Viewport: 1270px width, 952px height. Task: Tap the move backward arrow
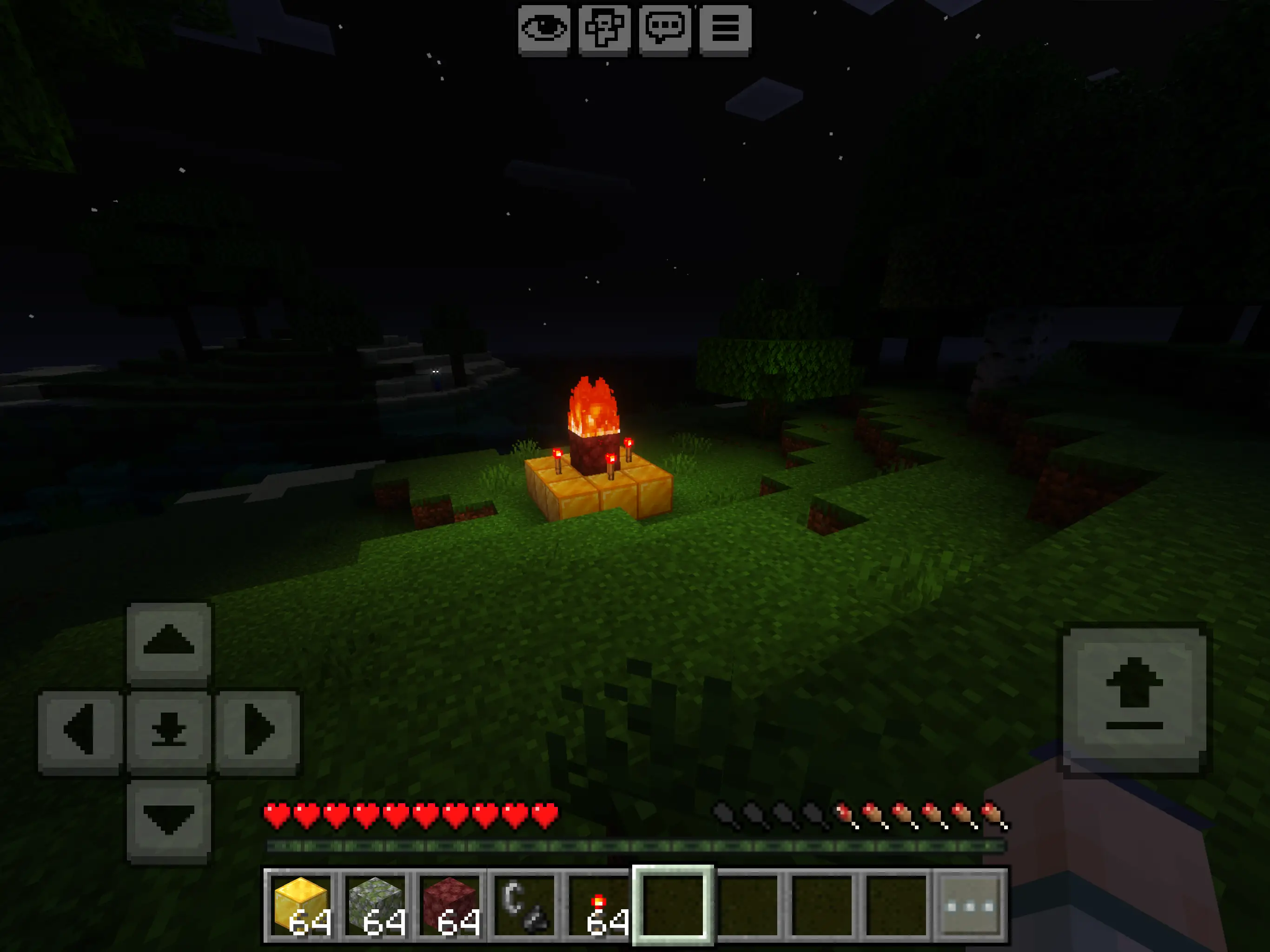tap(169, 820)
